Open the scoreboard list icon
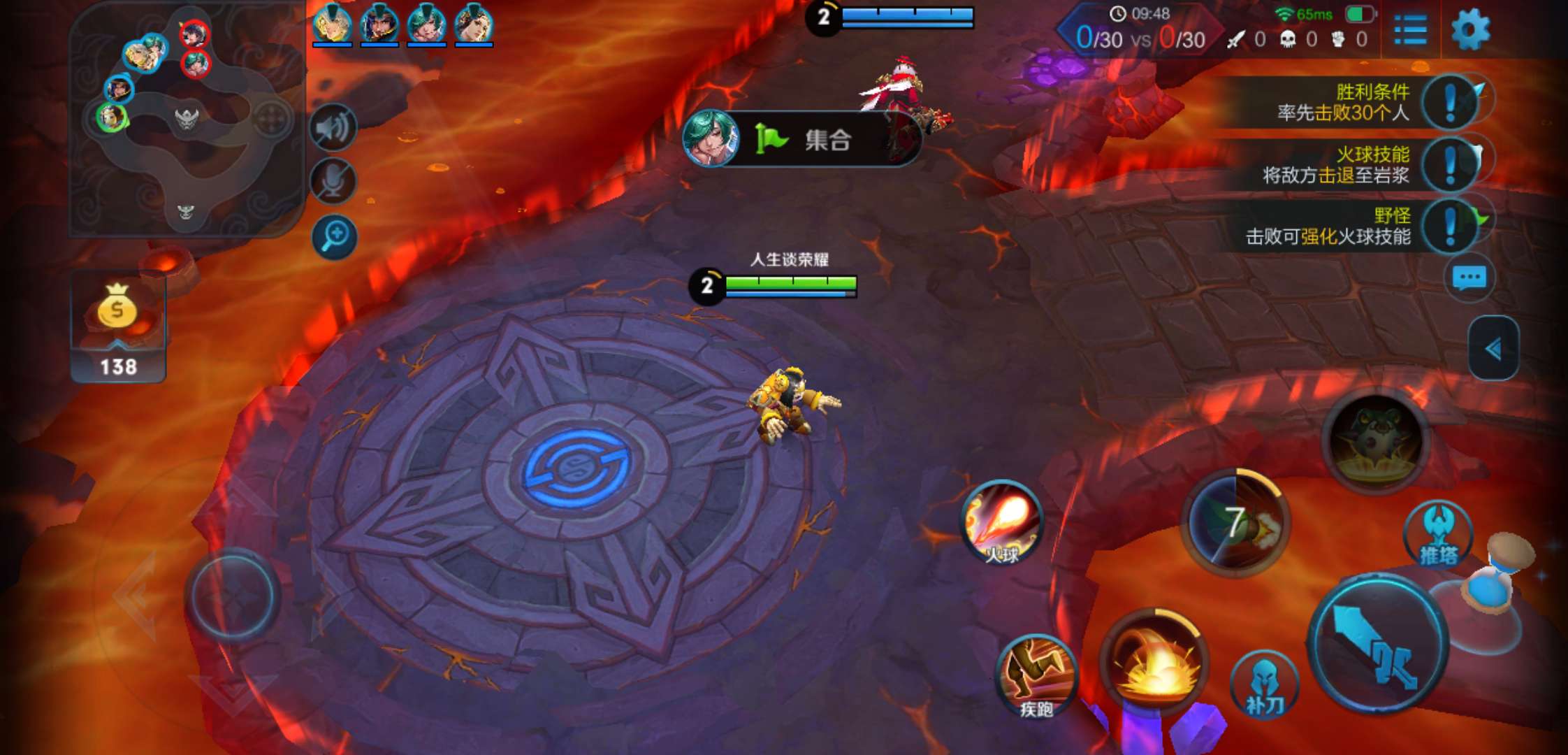This screenshot has width=1568, height=755. [1410, 31]
